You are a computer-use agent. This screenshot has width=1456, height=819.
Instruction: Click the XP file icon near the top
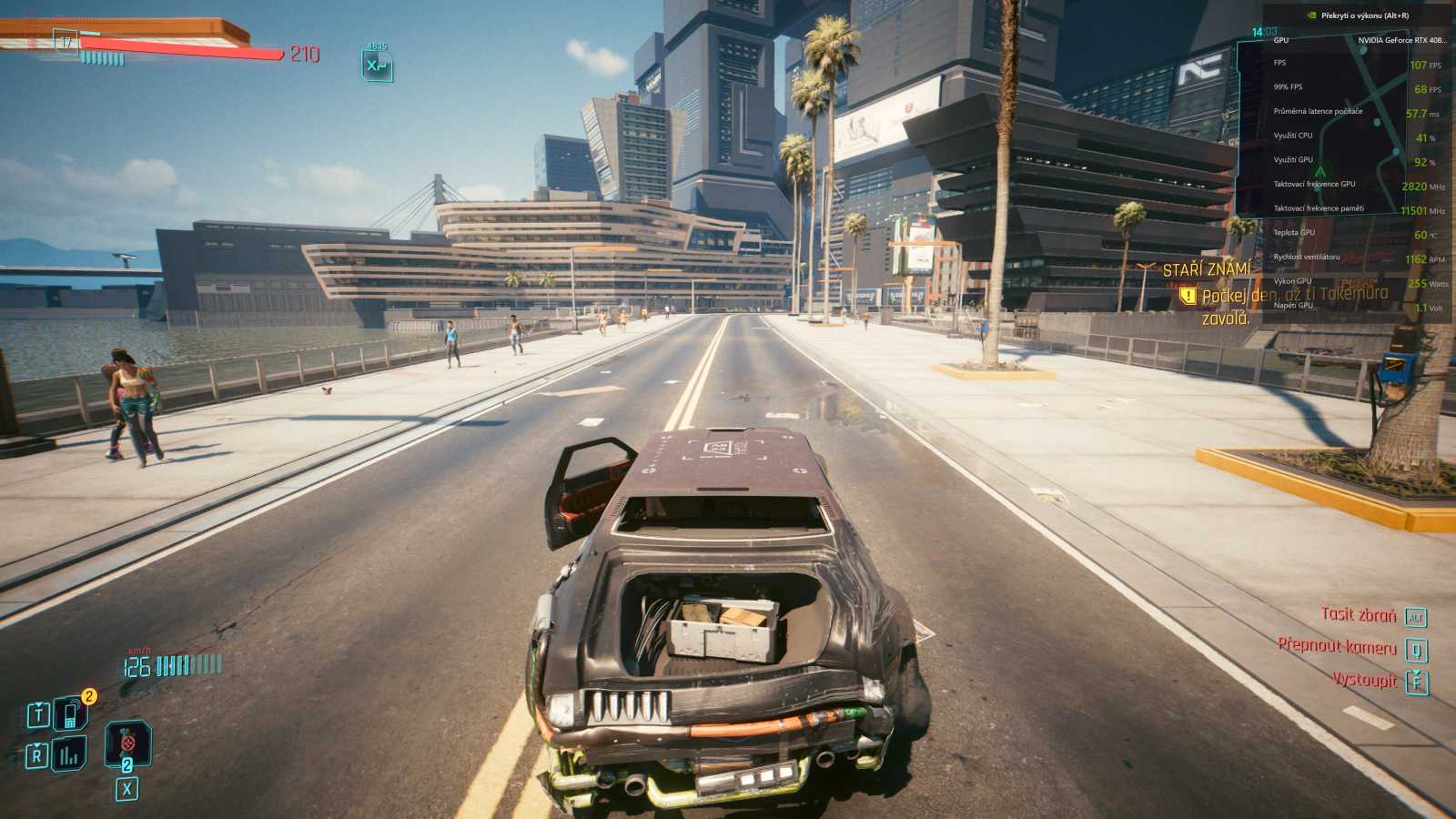coord(377,66)
